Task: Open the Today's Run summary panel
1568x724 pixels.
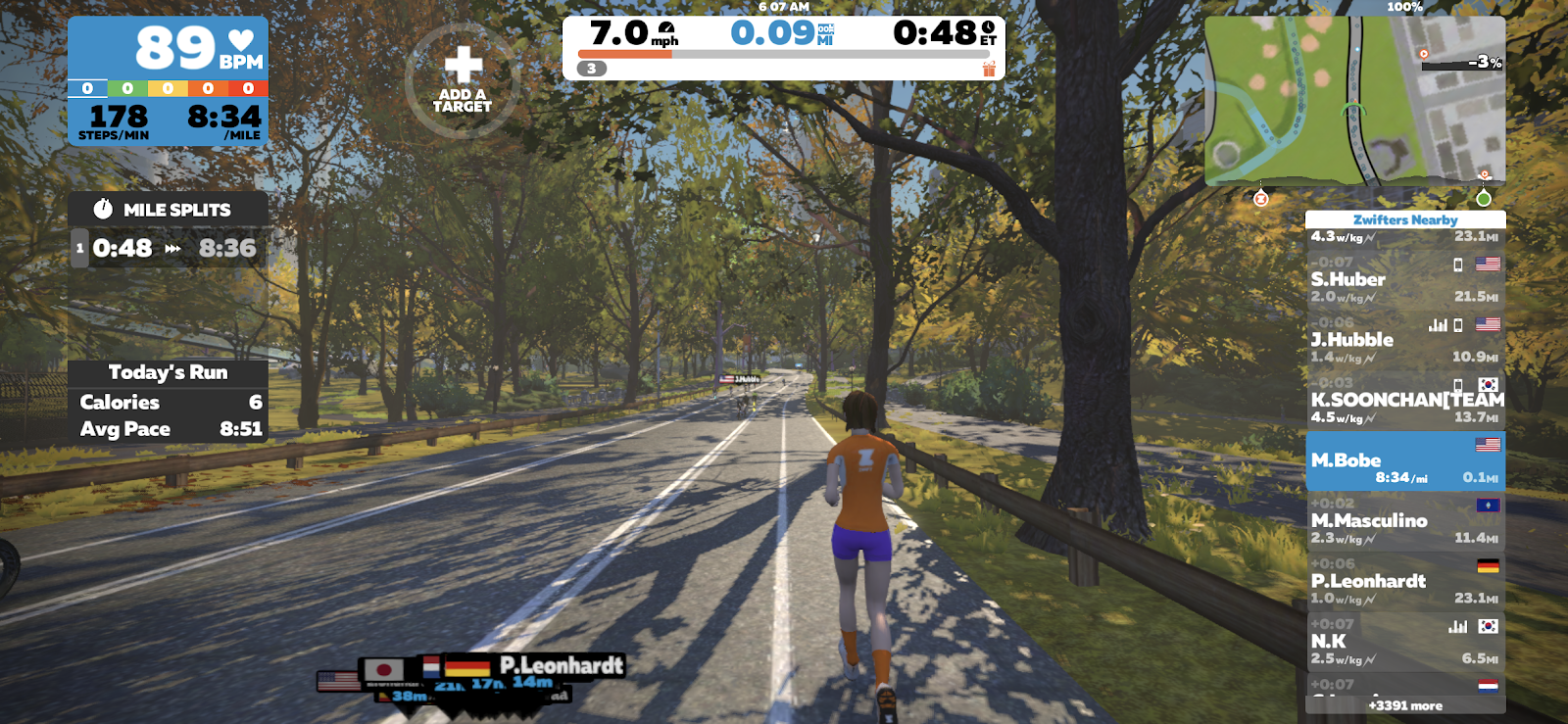Action: click(x=168, y=372)
